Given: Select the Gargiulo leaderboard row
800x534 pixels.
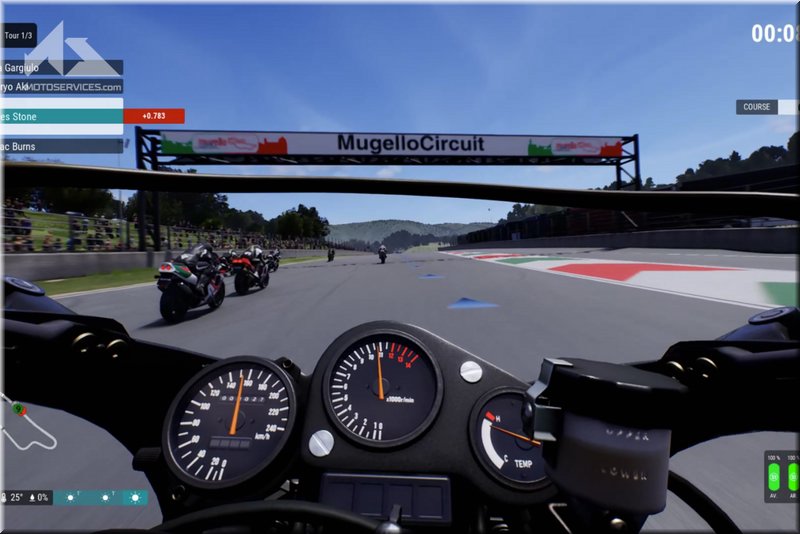Looking at the screenshot, I should [x=60, y=67].
